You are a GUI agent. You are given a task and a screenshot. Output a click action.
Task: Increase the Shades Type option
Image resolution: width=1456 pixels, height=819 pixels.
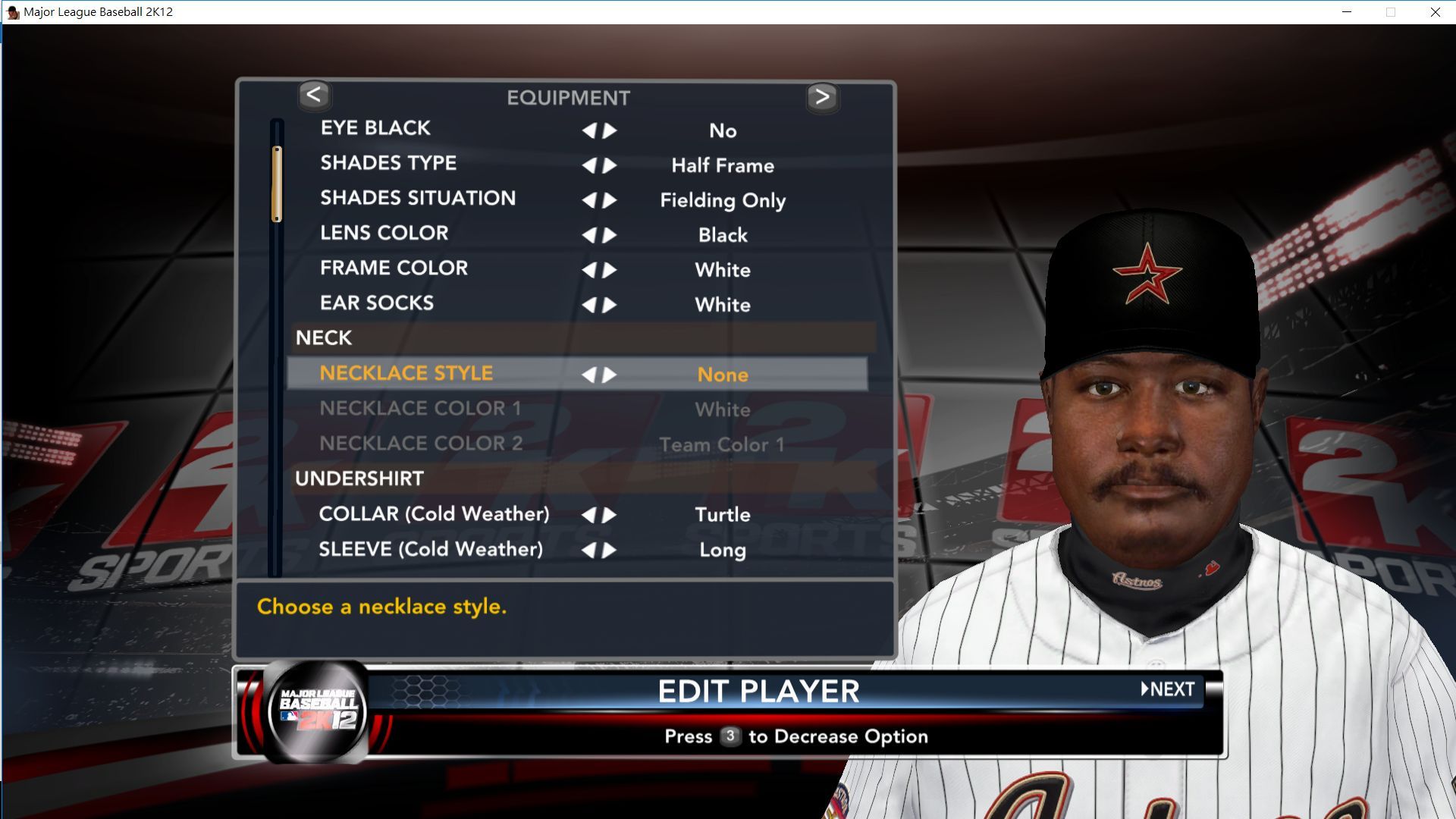point(610,165)
